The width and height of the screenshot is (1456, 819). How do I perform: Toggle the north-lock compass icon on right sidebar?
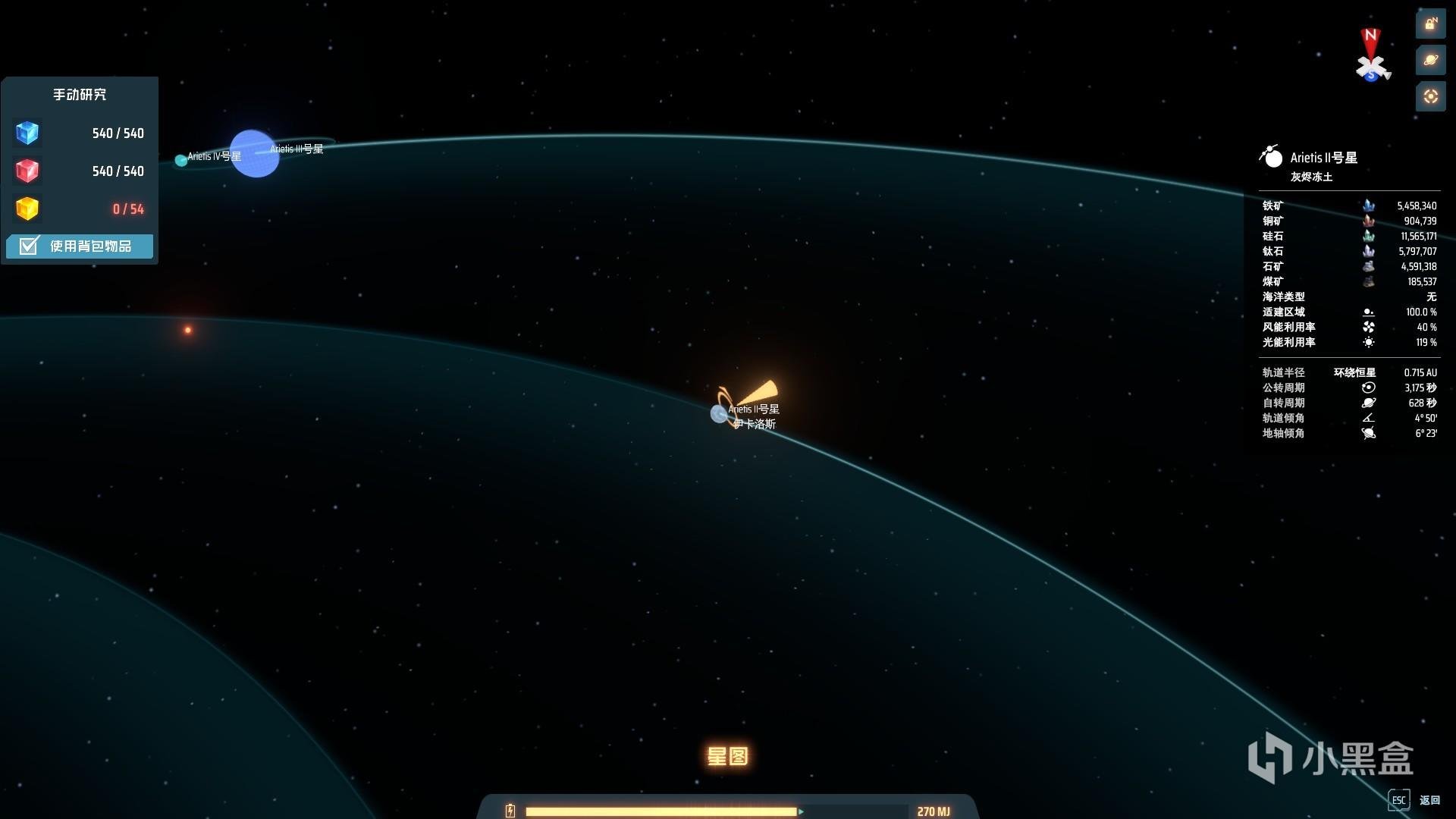coord(1431,24)
